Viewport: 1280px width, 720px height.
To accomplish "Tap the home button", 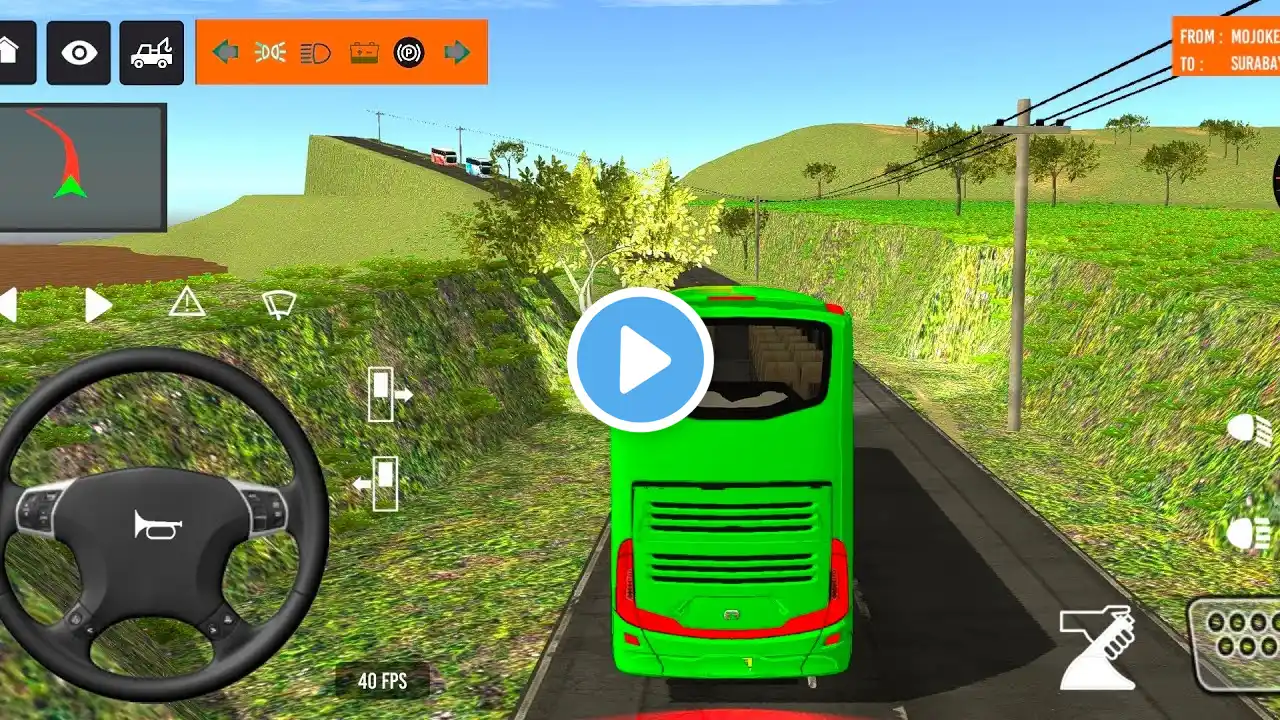I will (x=12, y=52).
